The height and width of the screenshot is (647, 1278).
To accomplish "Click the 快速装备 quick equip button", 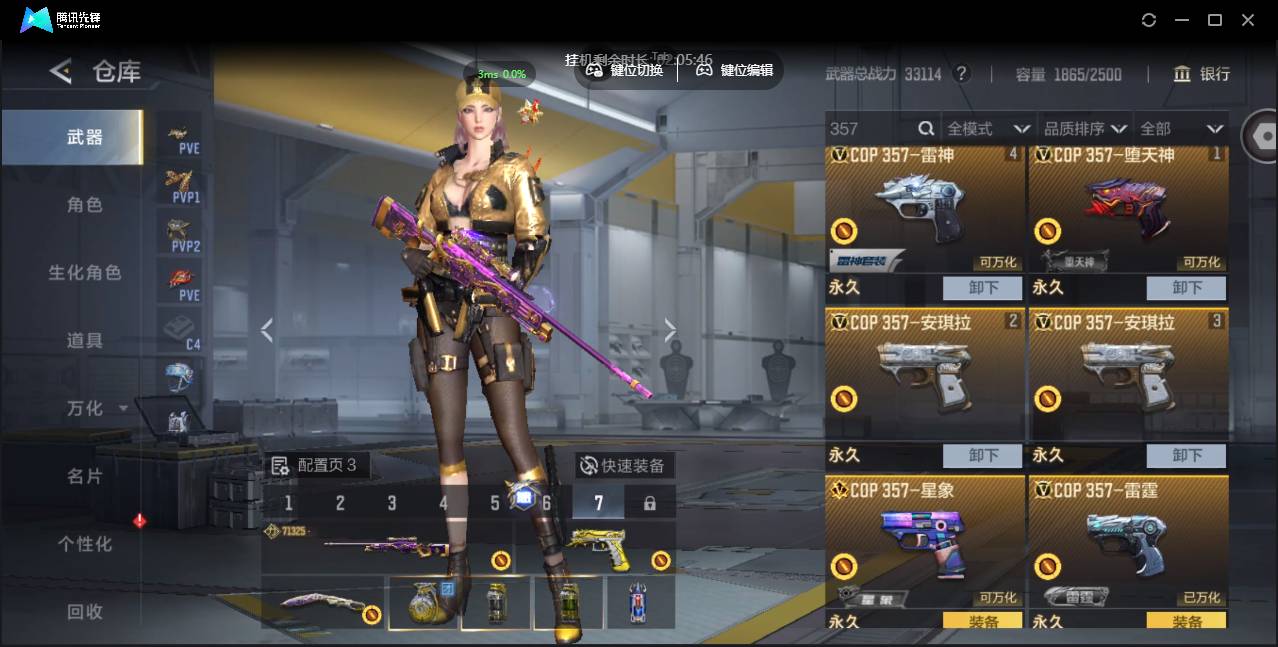I will point(622,466).
